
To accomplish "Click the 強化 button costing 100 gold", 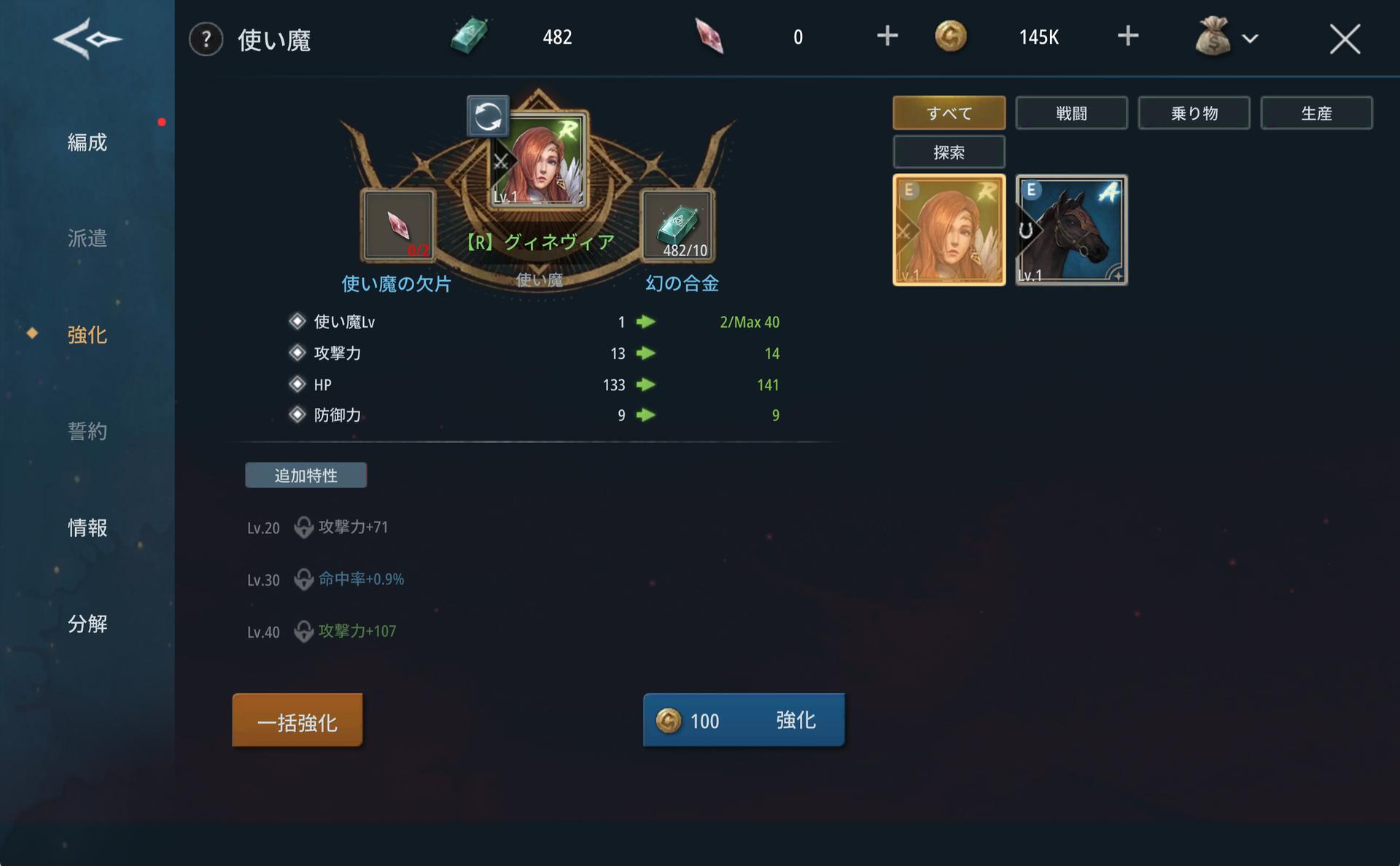I will 744,720.
